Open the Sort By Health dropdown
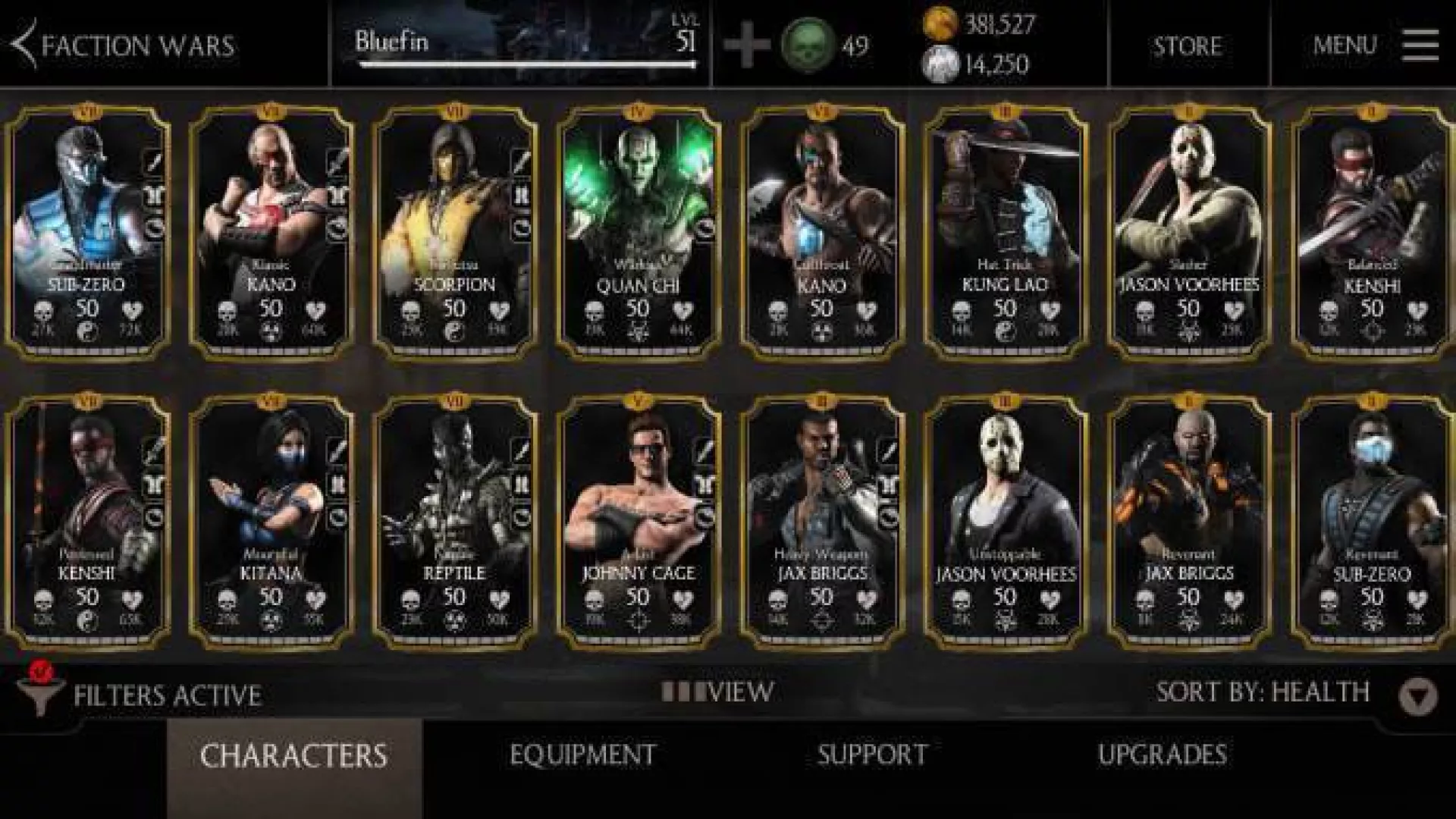This screenshot has height=819, width=1456. tap(1418, 694)
